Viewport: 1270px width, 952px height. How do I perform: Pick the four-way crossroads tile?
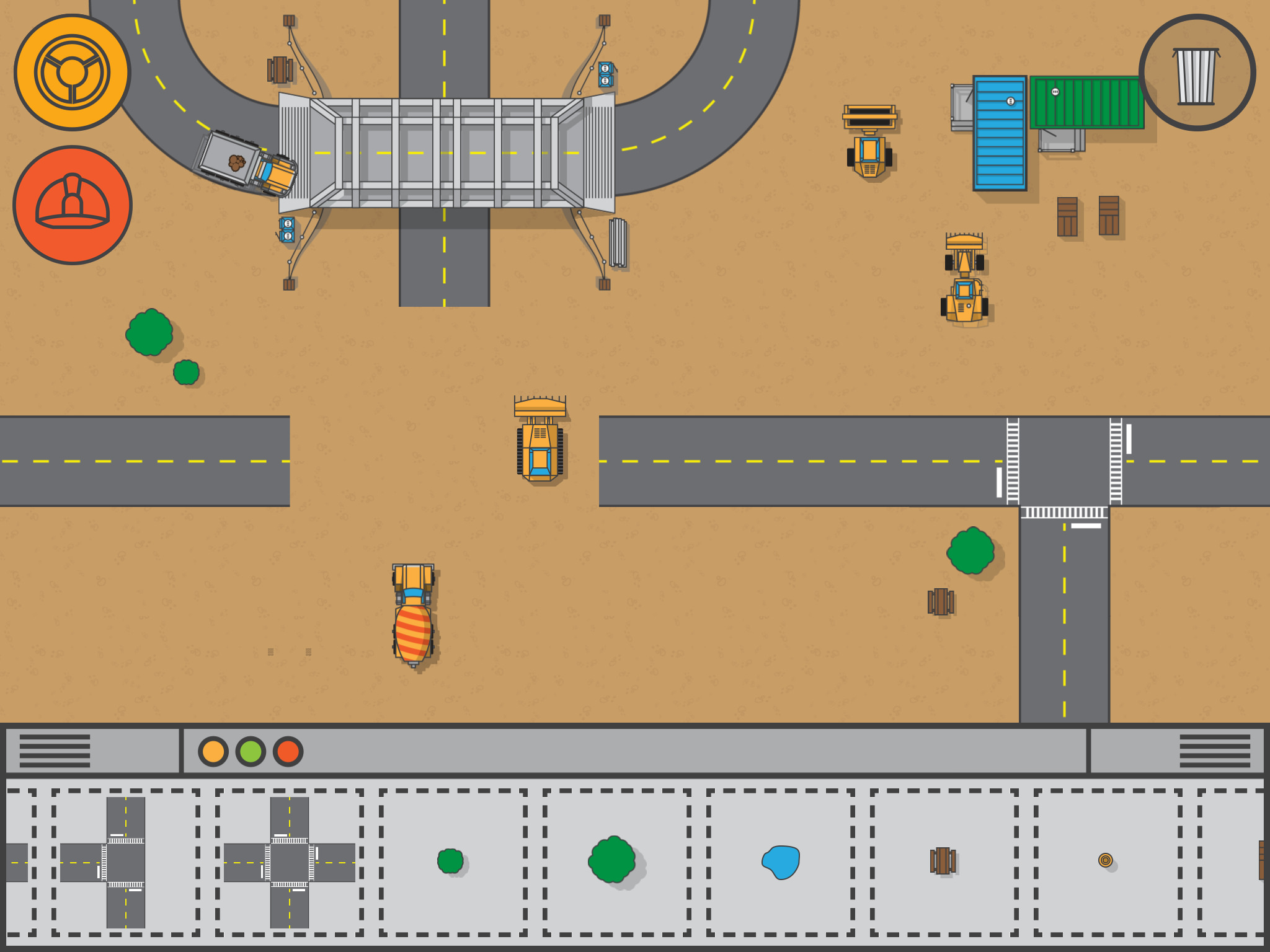[x=289, y=862]
